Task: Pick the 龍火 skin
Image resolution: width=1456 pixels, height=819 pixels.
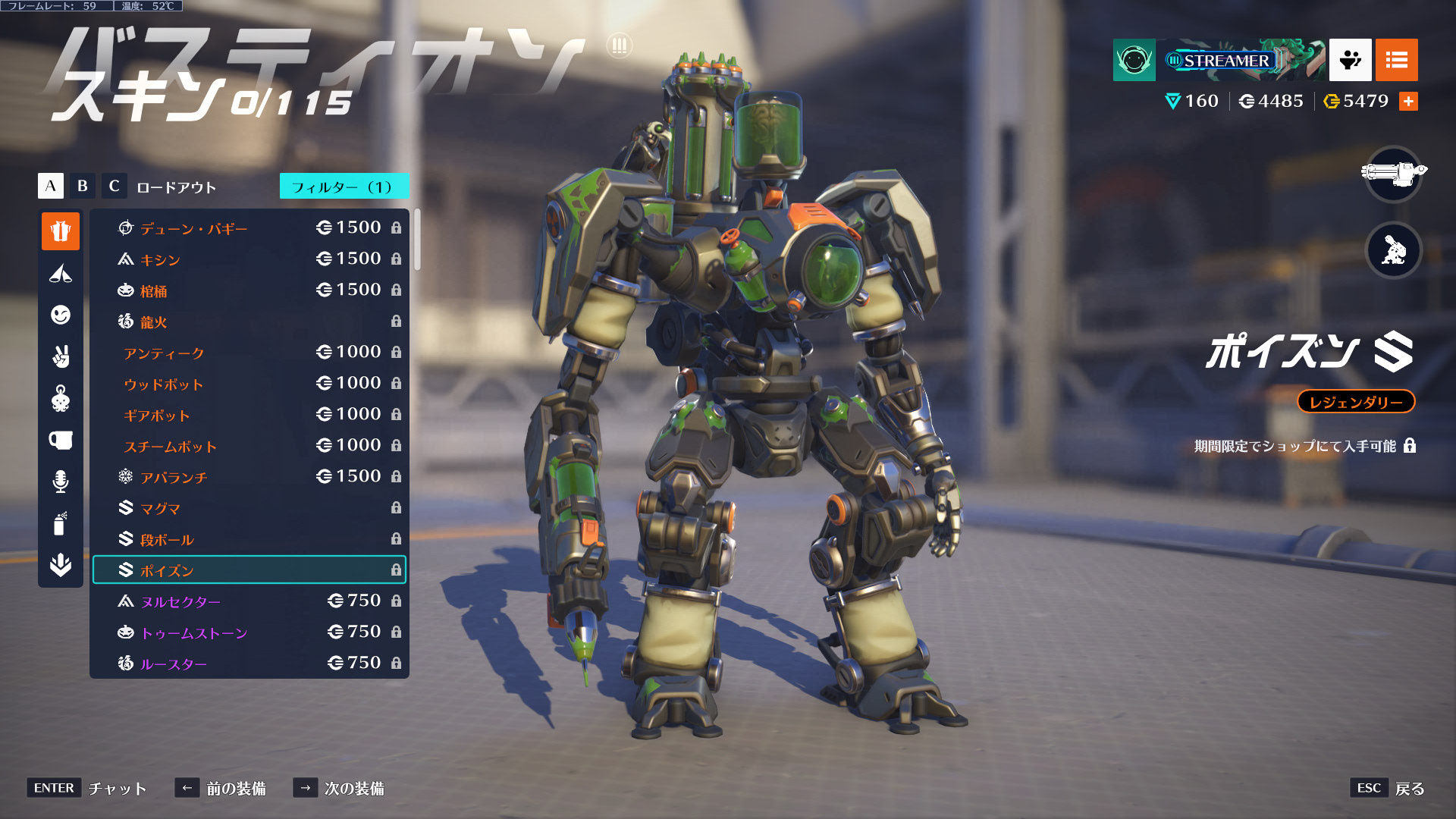Action: 249,322
